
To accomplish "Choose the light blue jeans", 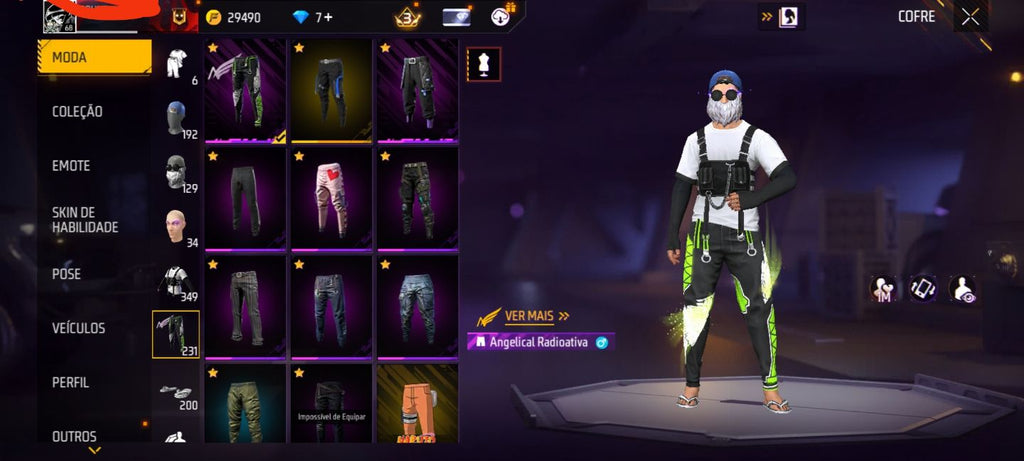I will click(x=417, y=305).
